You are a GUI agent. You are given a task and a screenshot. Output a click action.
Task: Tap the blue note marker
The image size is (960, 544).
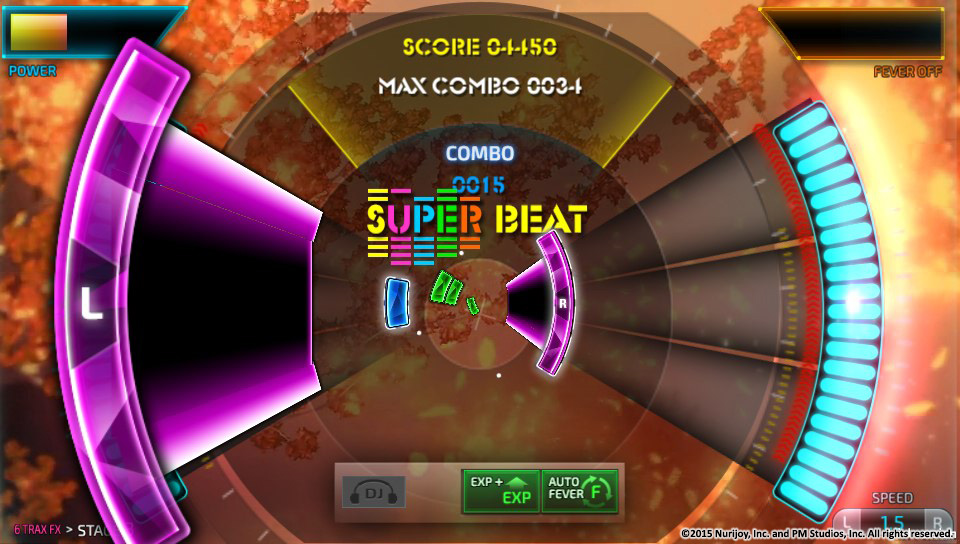point(397,302)
